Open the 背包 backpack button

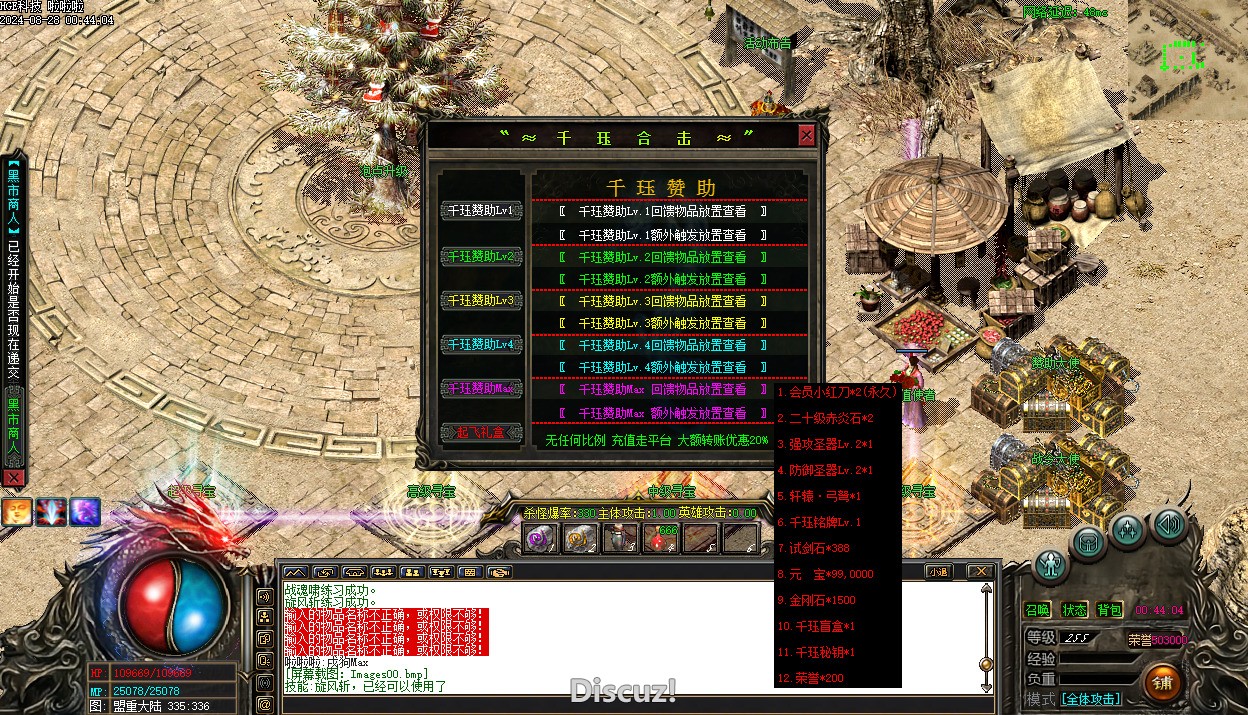click(x=1109, y=610)
